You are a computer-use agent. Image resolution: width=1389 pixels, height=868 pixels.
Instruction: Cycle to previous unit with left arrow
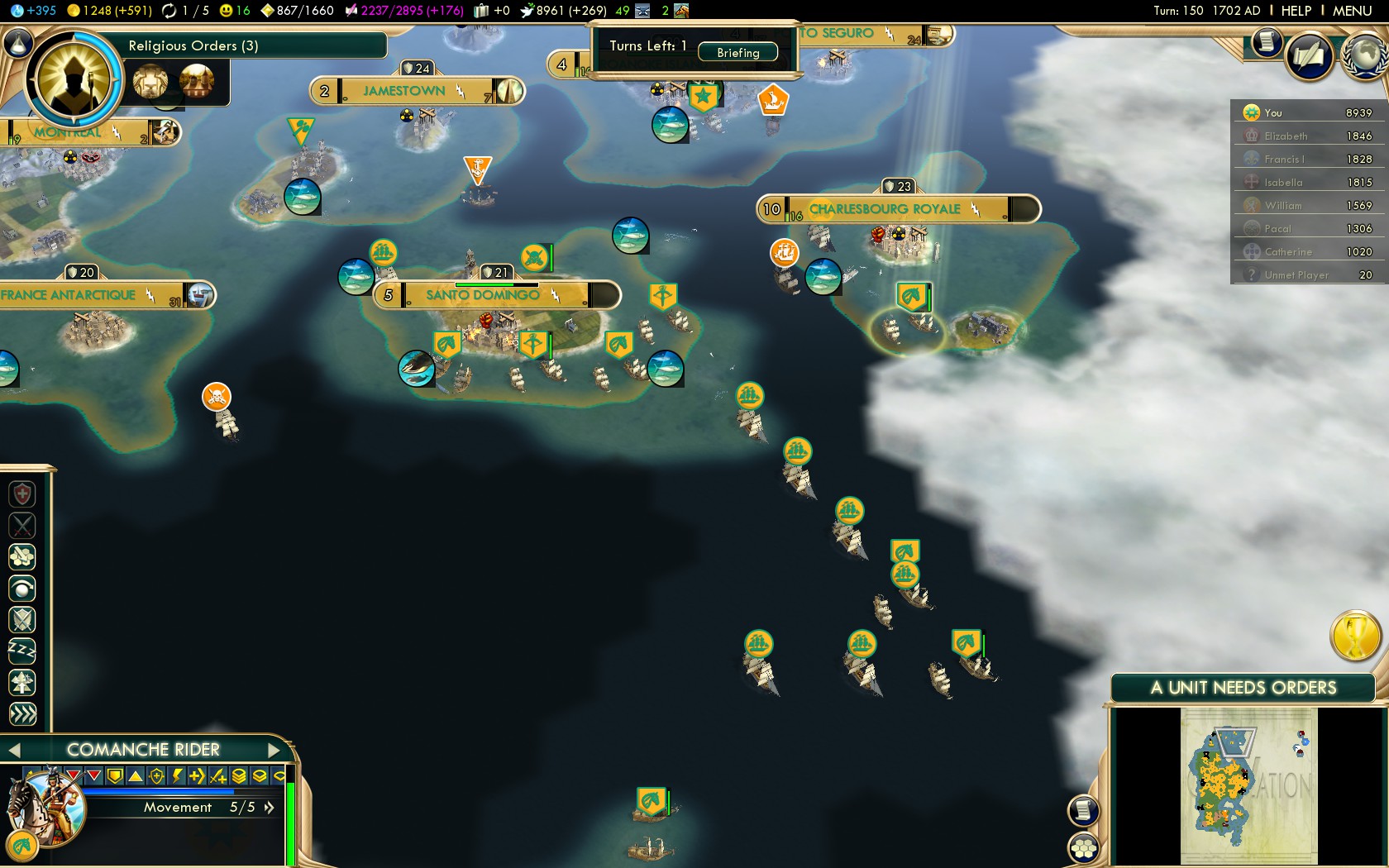pos(13,750)
